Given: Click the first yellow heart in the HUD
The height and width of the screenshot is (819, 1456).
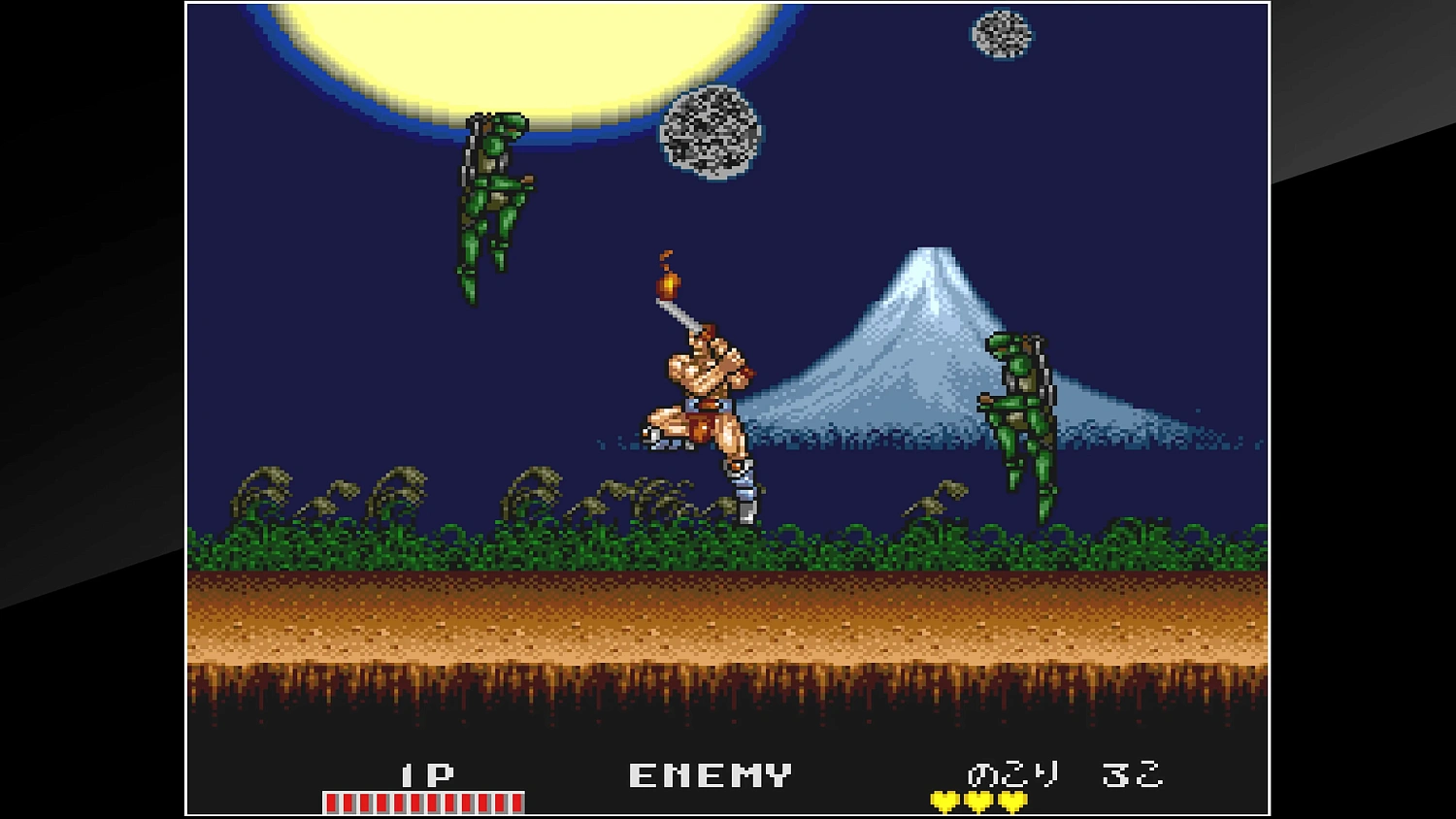Looking at the screenshot, I should click(943, 800).
